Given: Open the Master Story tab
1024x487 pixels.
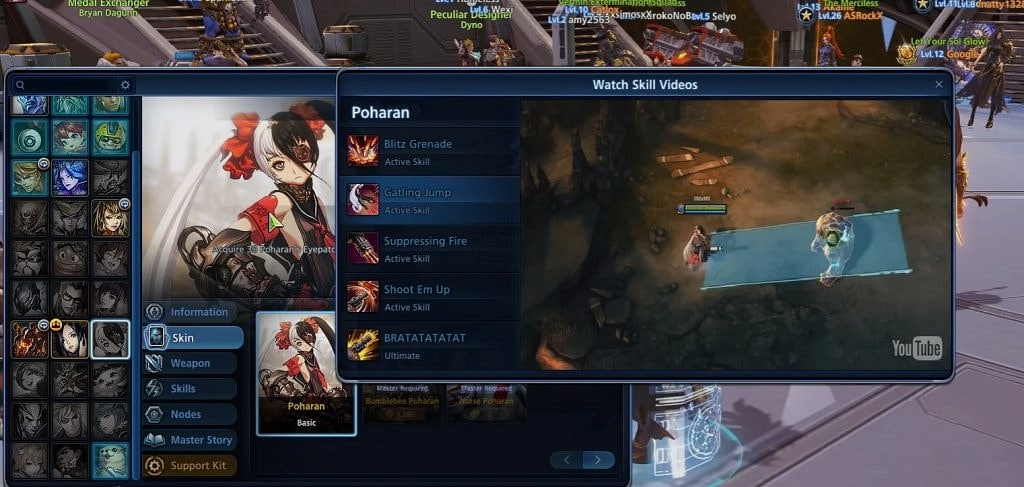Looking at the screenshot, I should pyautogui.click(x=191, y=440).
